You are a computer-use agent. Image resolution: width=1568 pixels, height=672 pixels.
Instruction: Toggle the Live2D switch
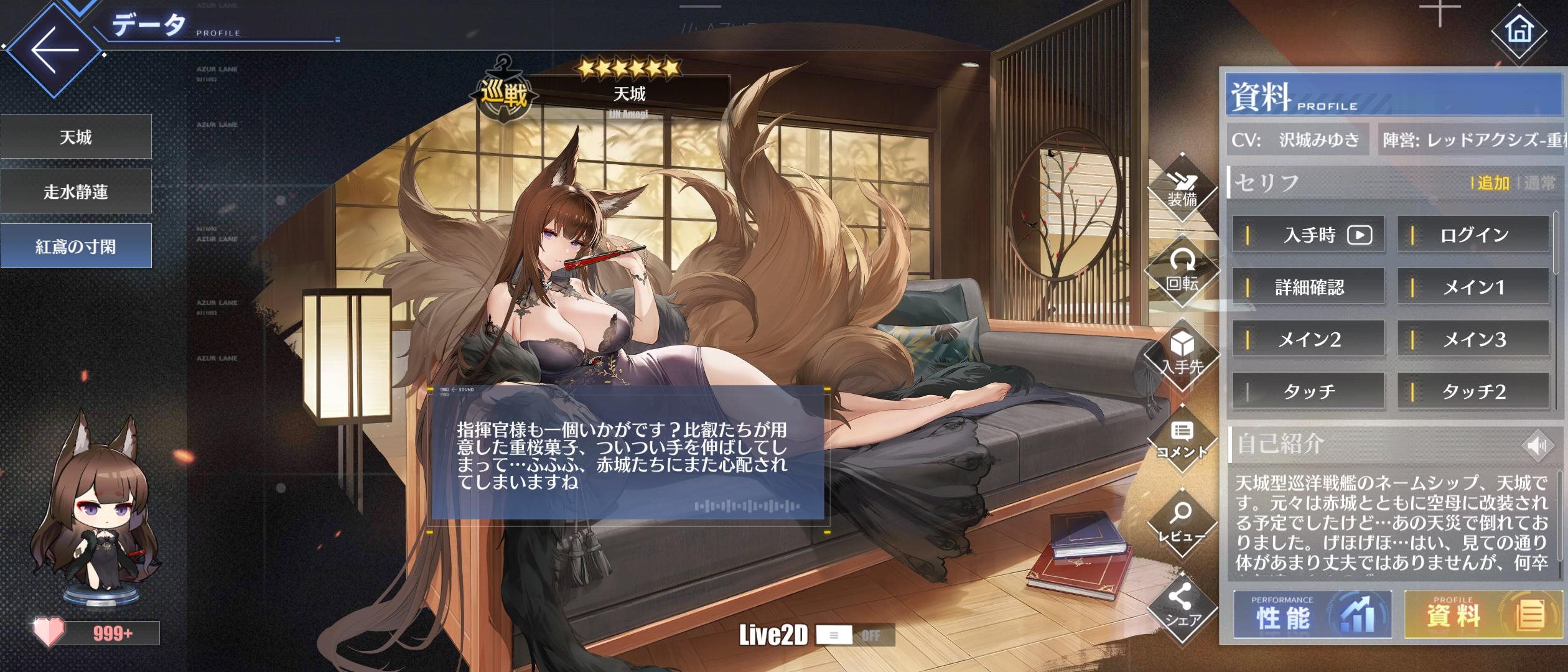[x=854, y=635]
